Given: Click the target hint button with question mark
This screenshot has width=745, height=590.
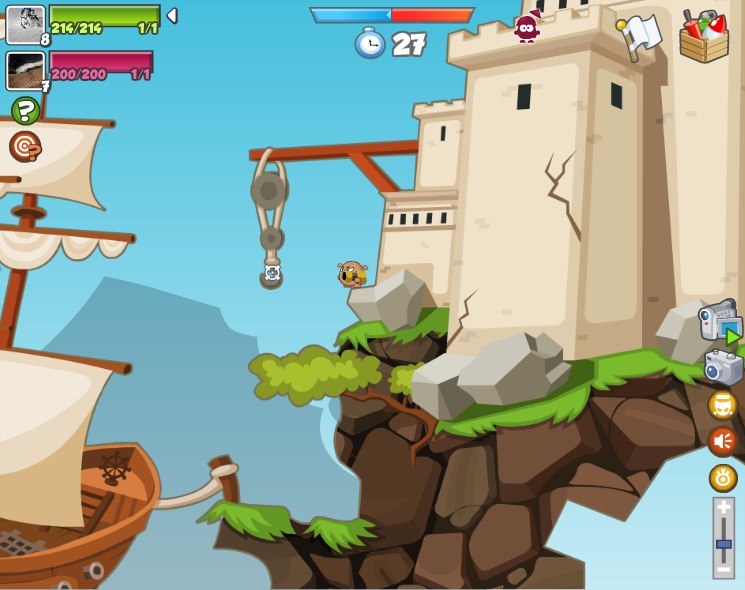Looking at the screenshot, I should pos(25,146).
